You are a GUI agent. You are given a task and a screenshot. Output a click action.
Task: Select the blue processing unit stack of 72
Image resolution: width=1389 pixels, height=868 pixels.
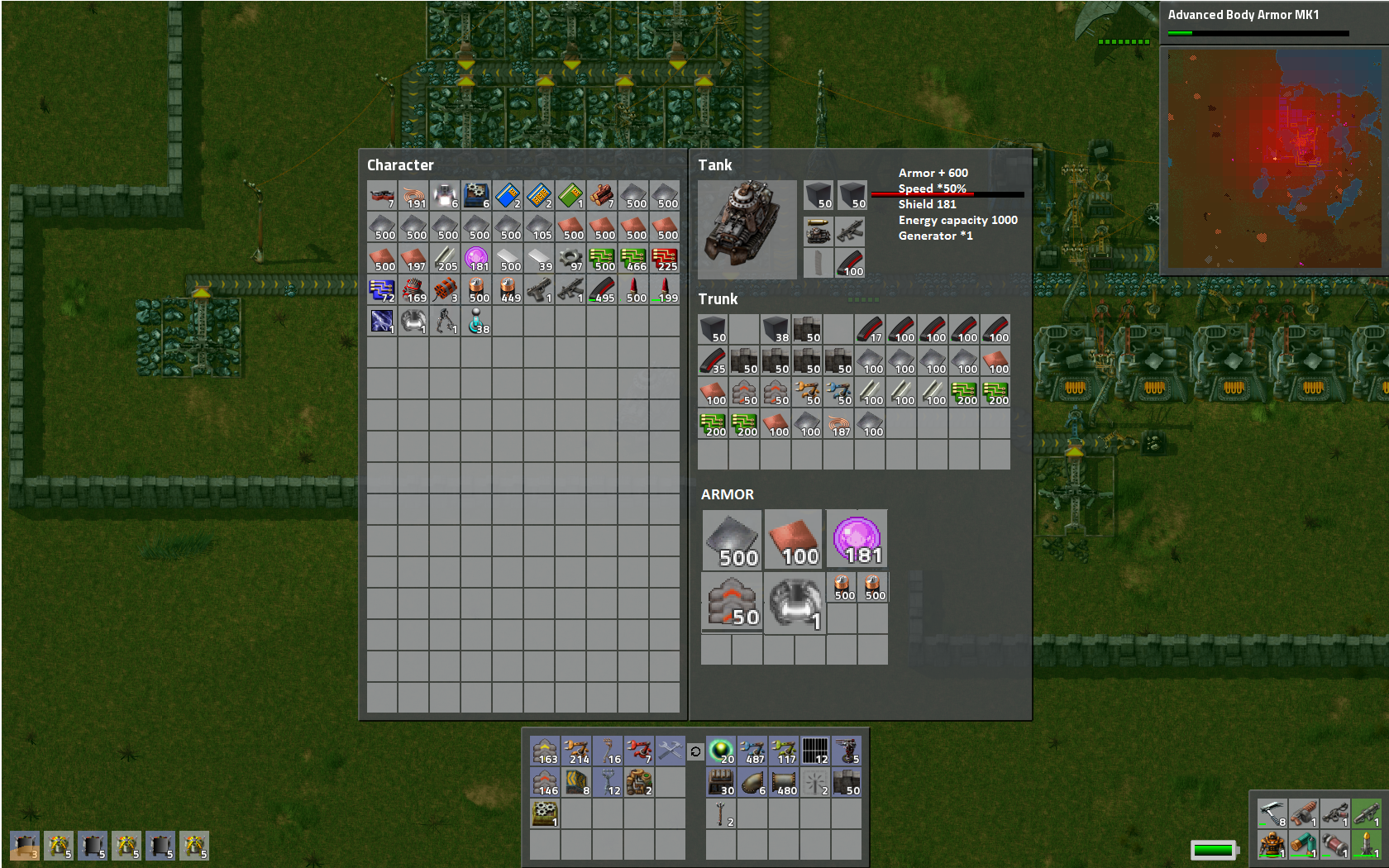coord(382,290)
